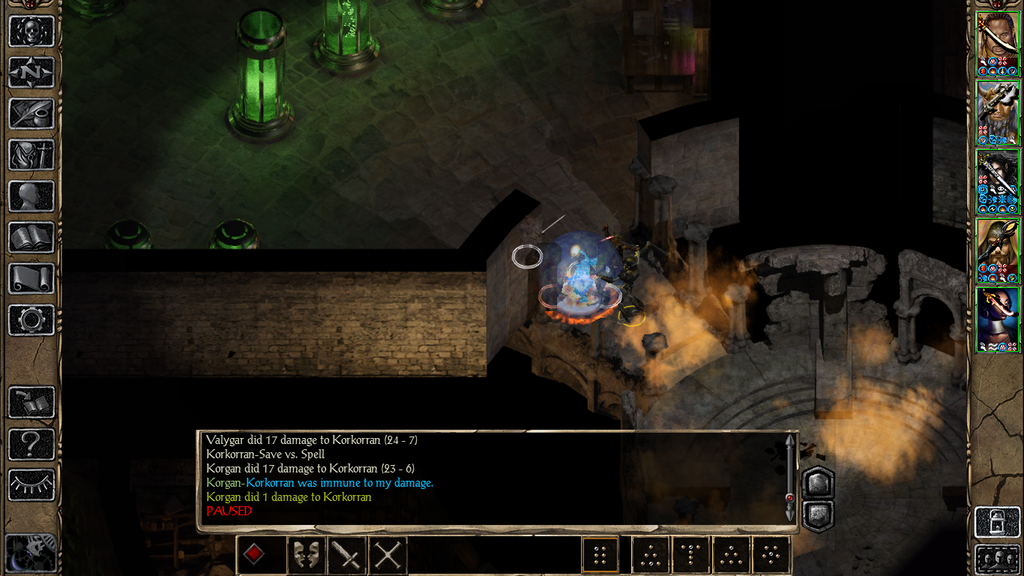
Task: Open the priest scroll
Action: [x=31, y=278]
